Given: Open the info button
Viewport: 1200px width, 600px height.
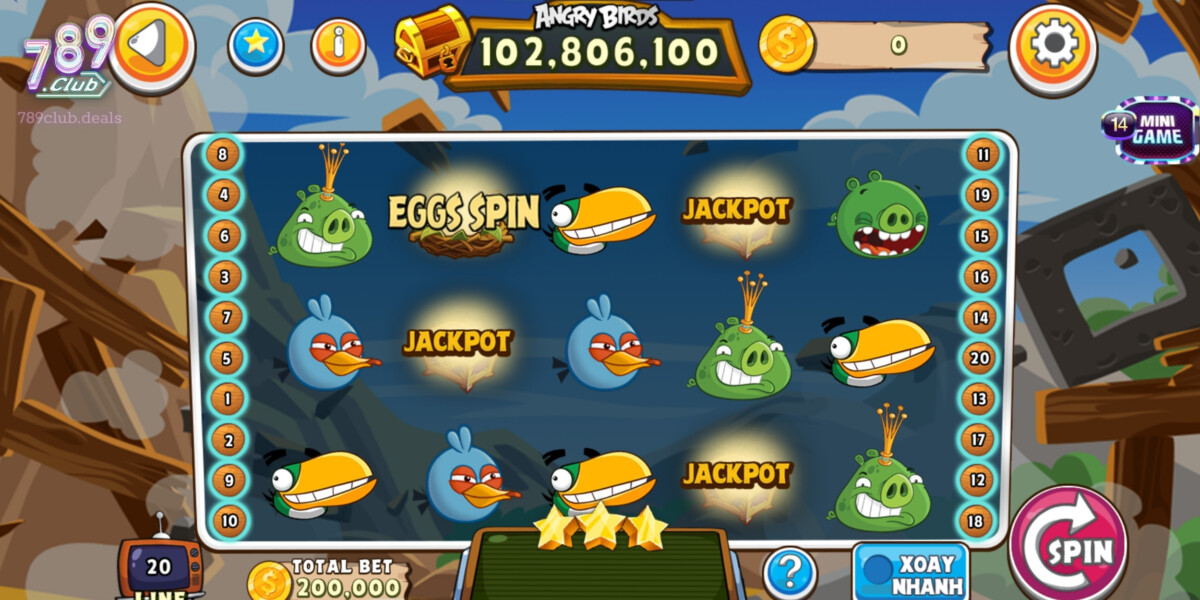Looking at the screenshot, I should point(338,45).
